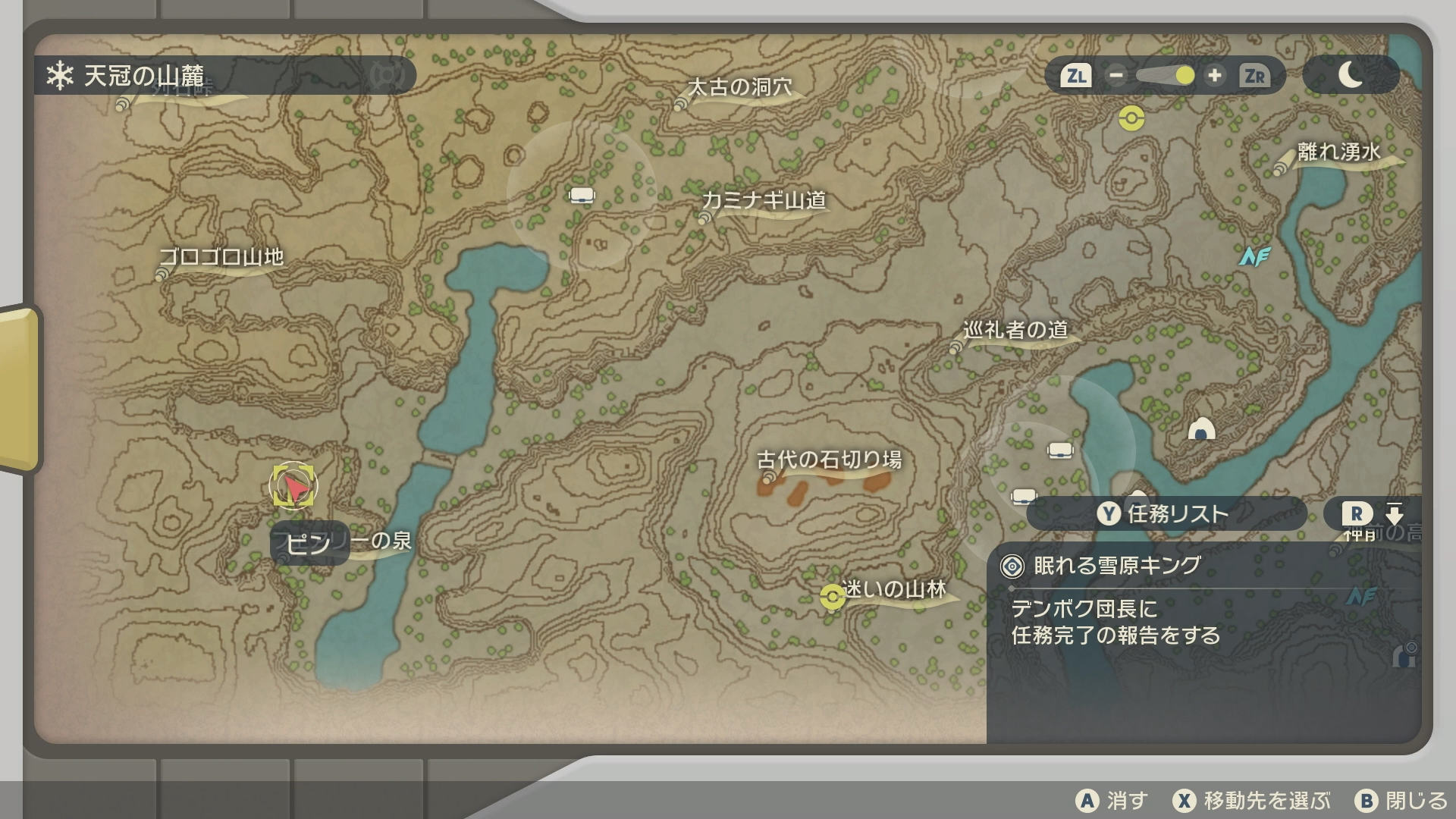Select the crescent moon time icon
Screen dimensions: 1456x819
click(1351, 75)
